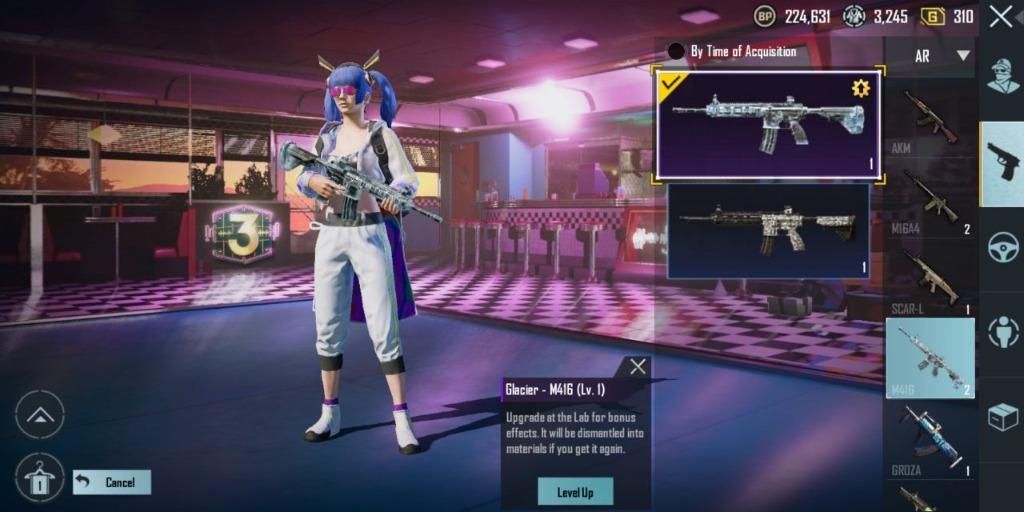Open the AR weapon type dropdown
The image size is (1024, 512).
click(x=930, y=56)
